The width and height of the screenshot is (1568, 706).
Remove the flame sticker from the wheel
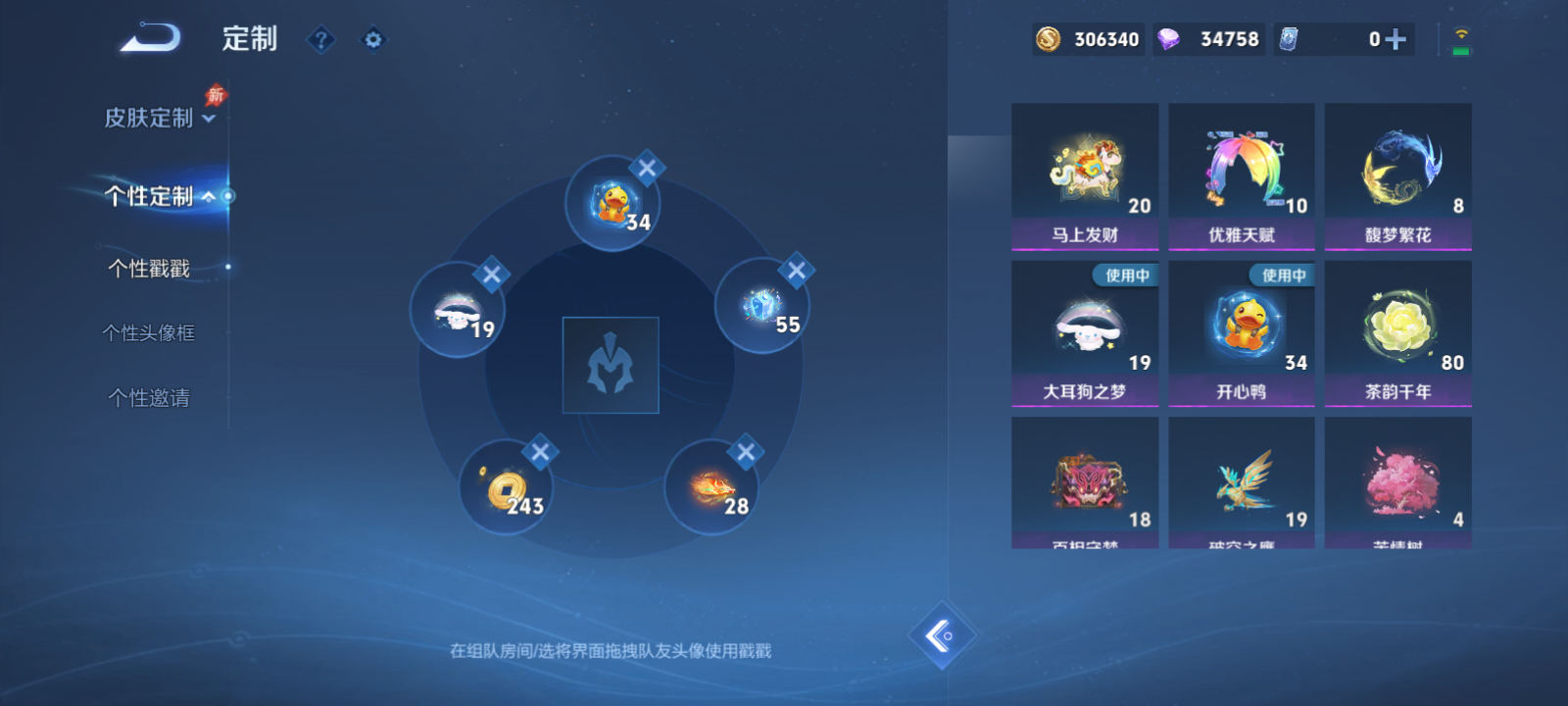(748, 451)
